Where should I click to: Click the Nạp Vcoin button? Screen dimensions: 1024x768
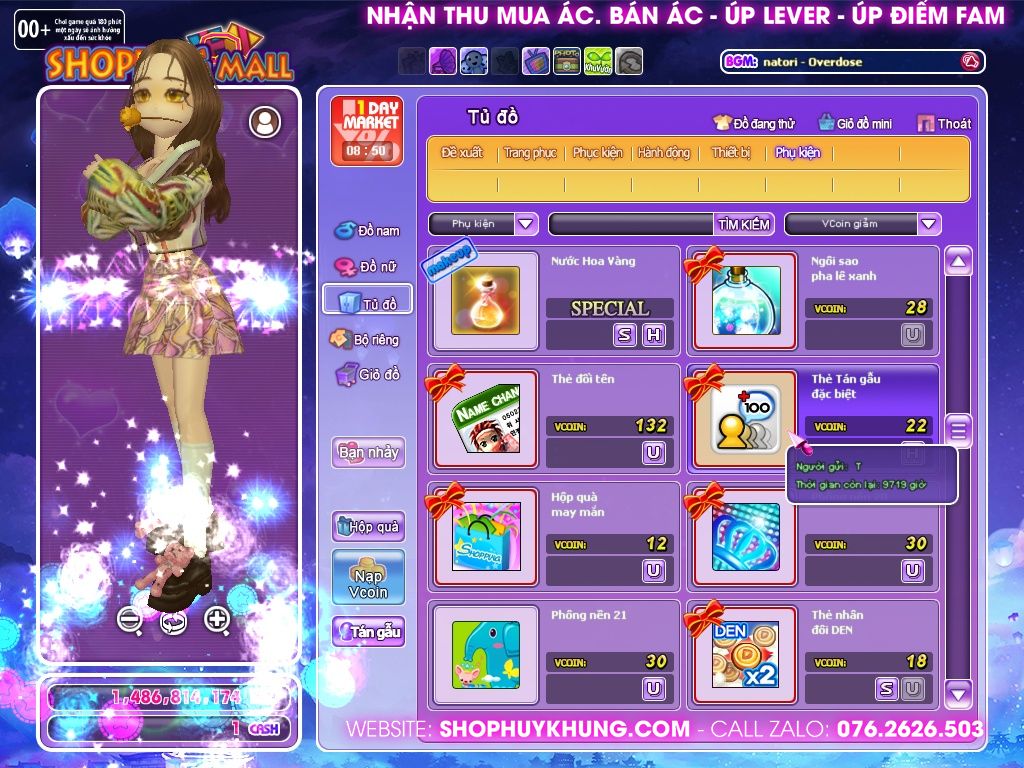[x=368, y=577]
